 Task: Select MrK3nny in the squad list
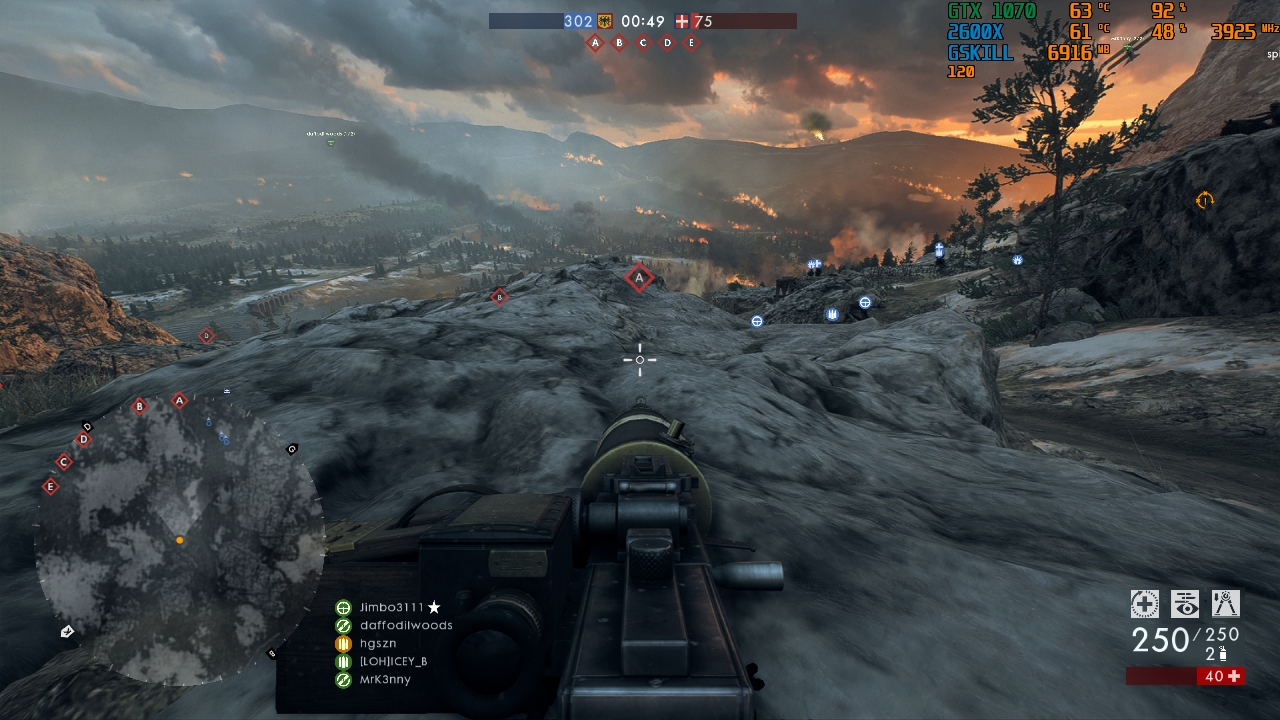tap(384, 679)
